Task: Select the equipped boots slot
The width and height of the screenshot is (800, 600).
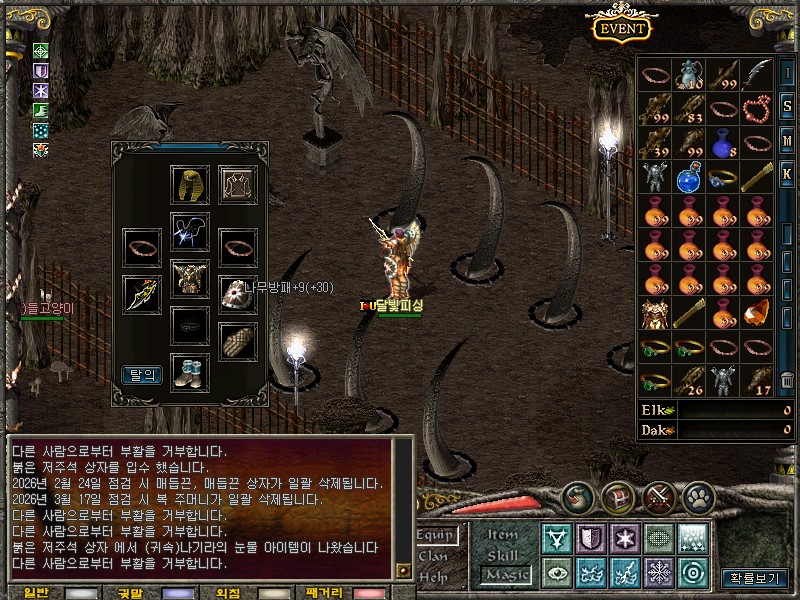Action: pyautogui.click(x=190, y=371)
